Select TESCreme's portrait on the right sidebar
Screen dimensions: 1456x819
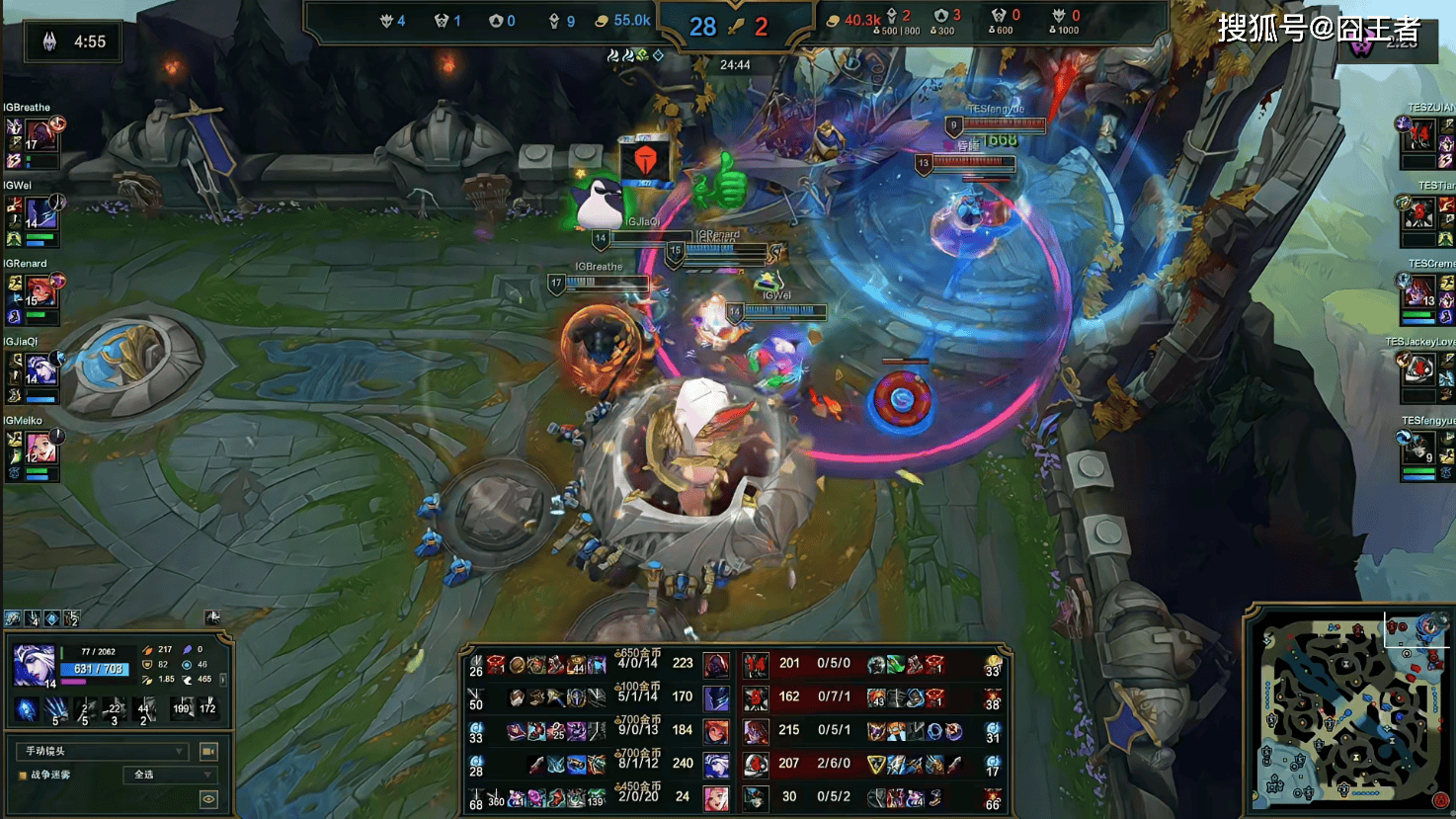point(1419,291)
